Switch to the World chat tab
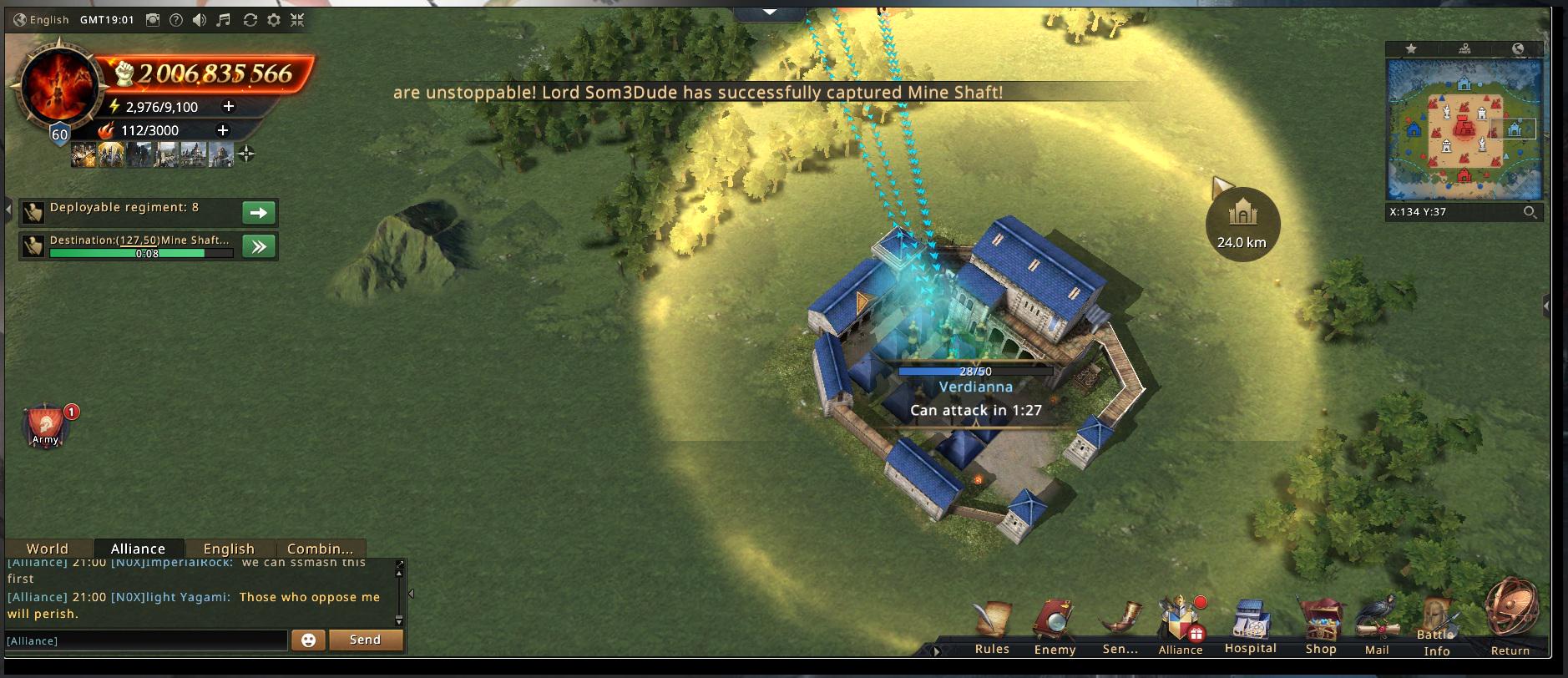Image resolution: width=1568 pixels, height=678 pixels. (48, 549)
